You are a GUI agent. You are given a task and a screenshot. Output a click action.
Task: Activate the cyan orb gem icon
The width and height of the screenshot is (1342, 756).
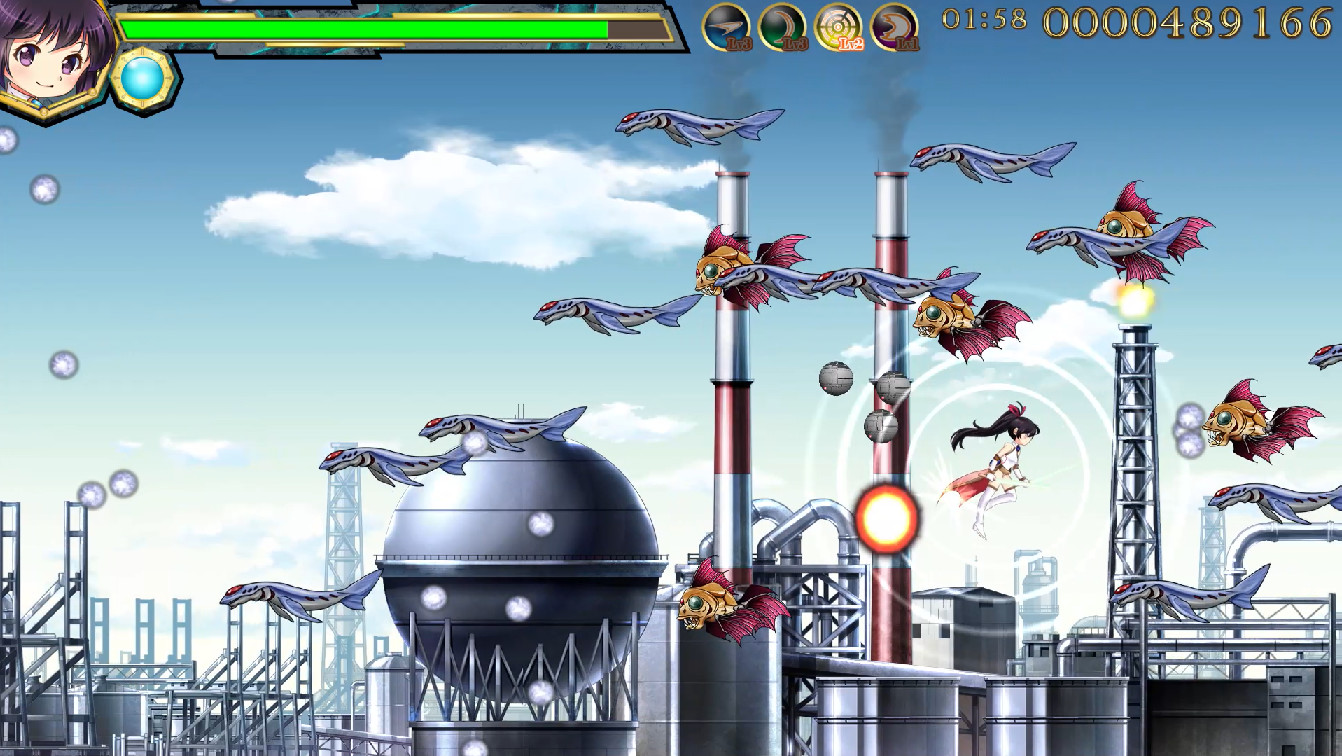[145, 77]
